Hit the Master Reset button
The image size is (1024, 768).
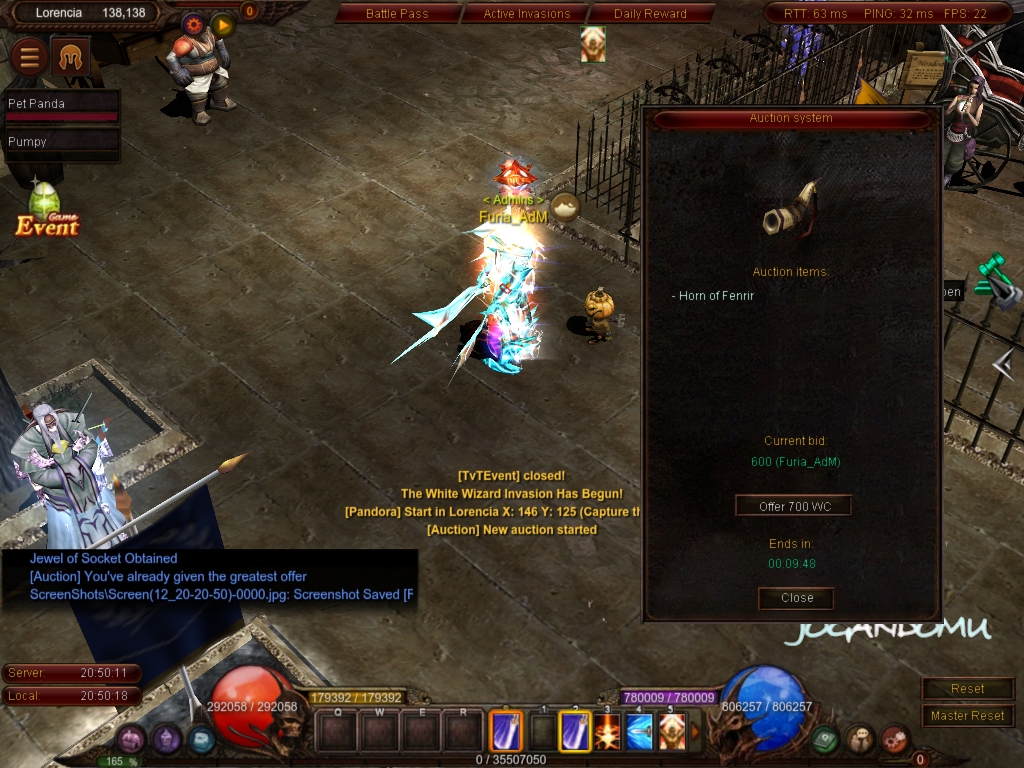pyautogui.click(x=967, y=716)
